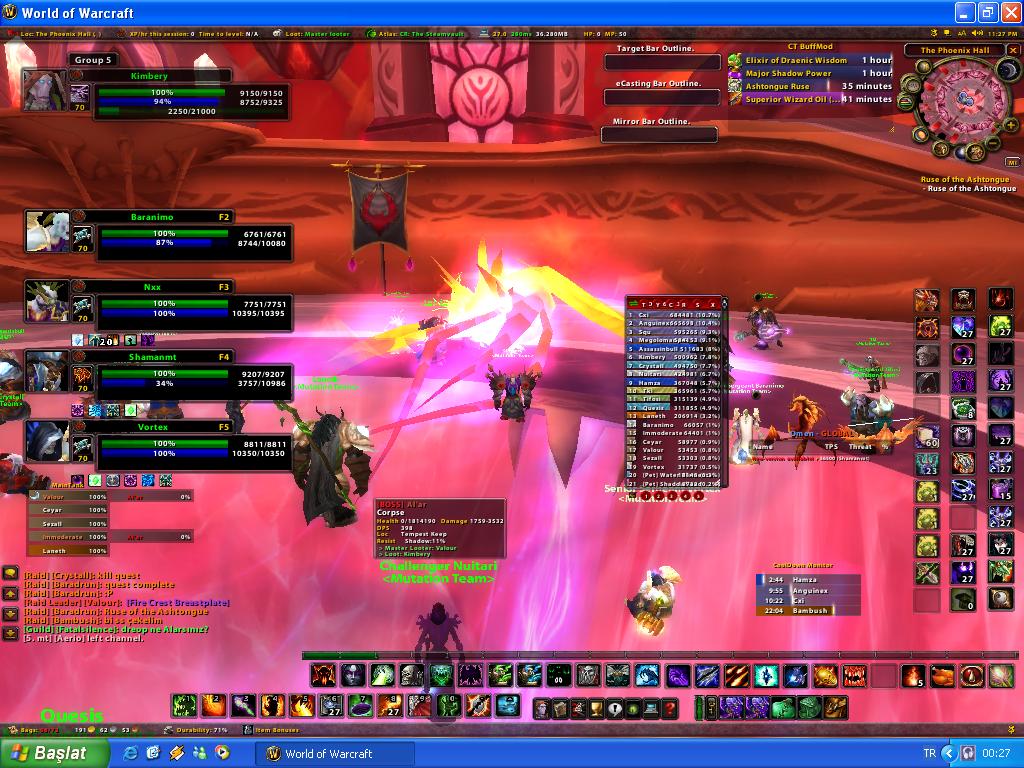Select the Ashtongue Ruse buff entry

[x=778, y=86]
